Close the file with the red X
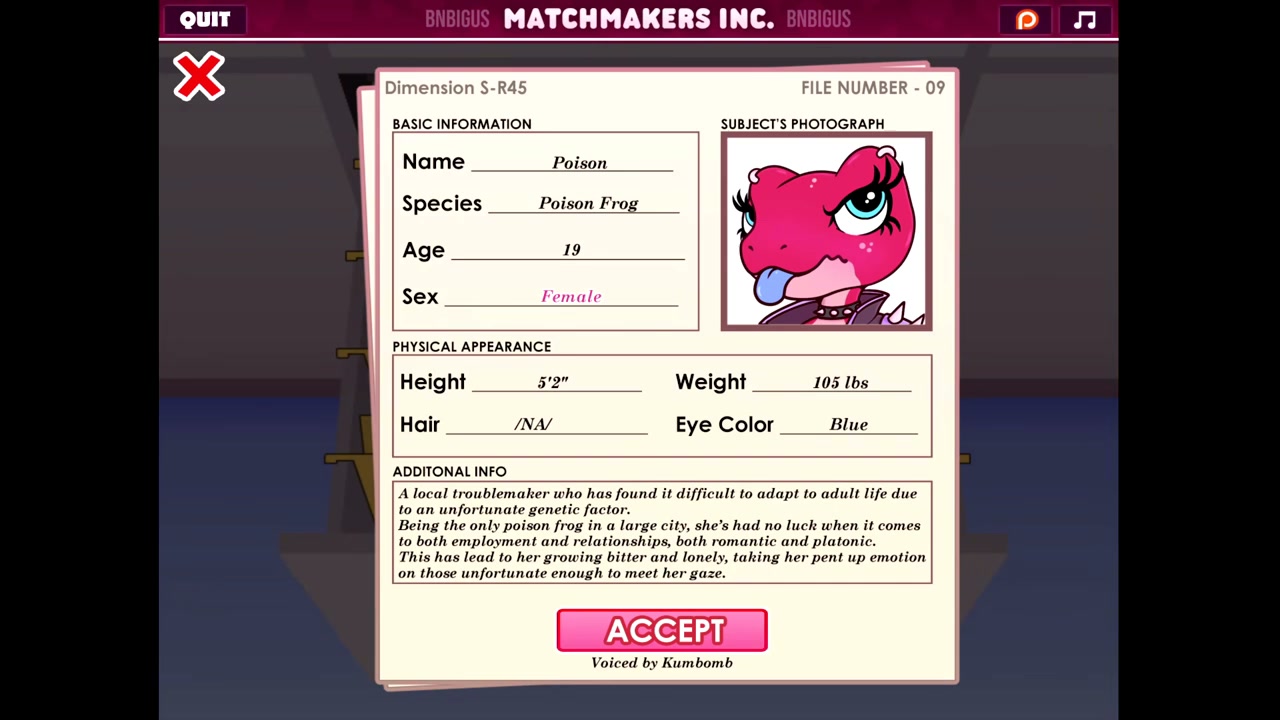This screenshot has width=1280, height=720. [199, 77]
